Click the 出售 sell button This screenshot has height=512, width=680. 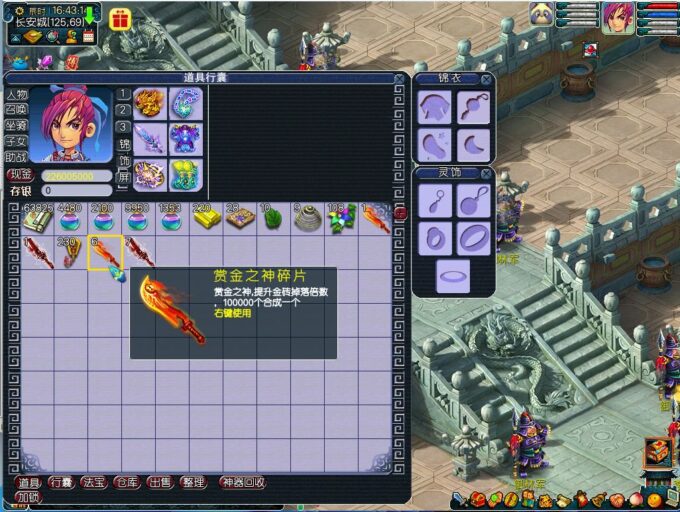(160, 482)
